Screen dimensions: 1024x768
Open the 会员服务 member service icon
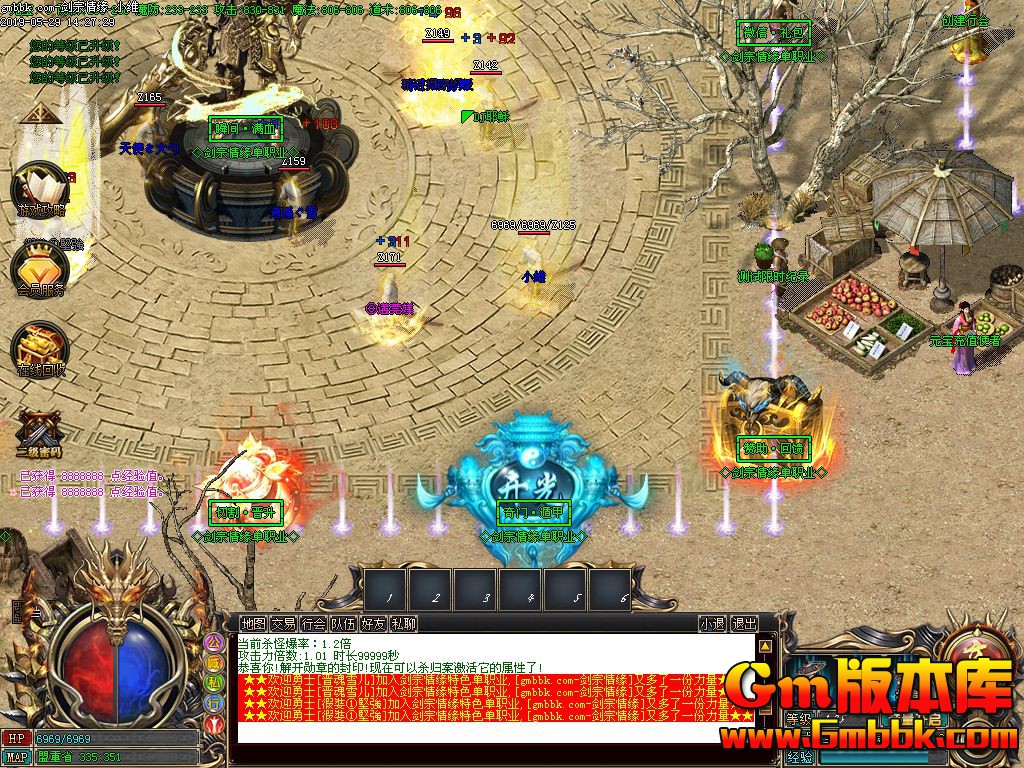click(x=40, y=268)
